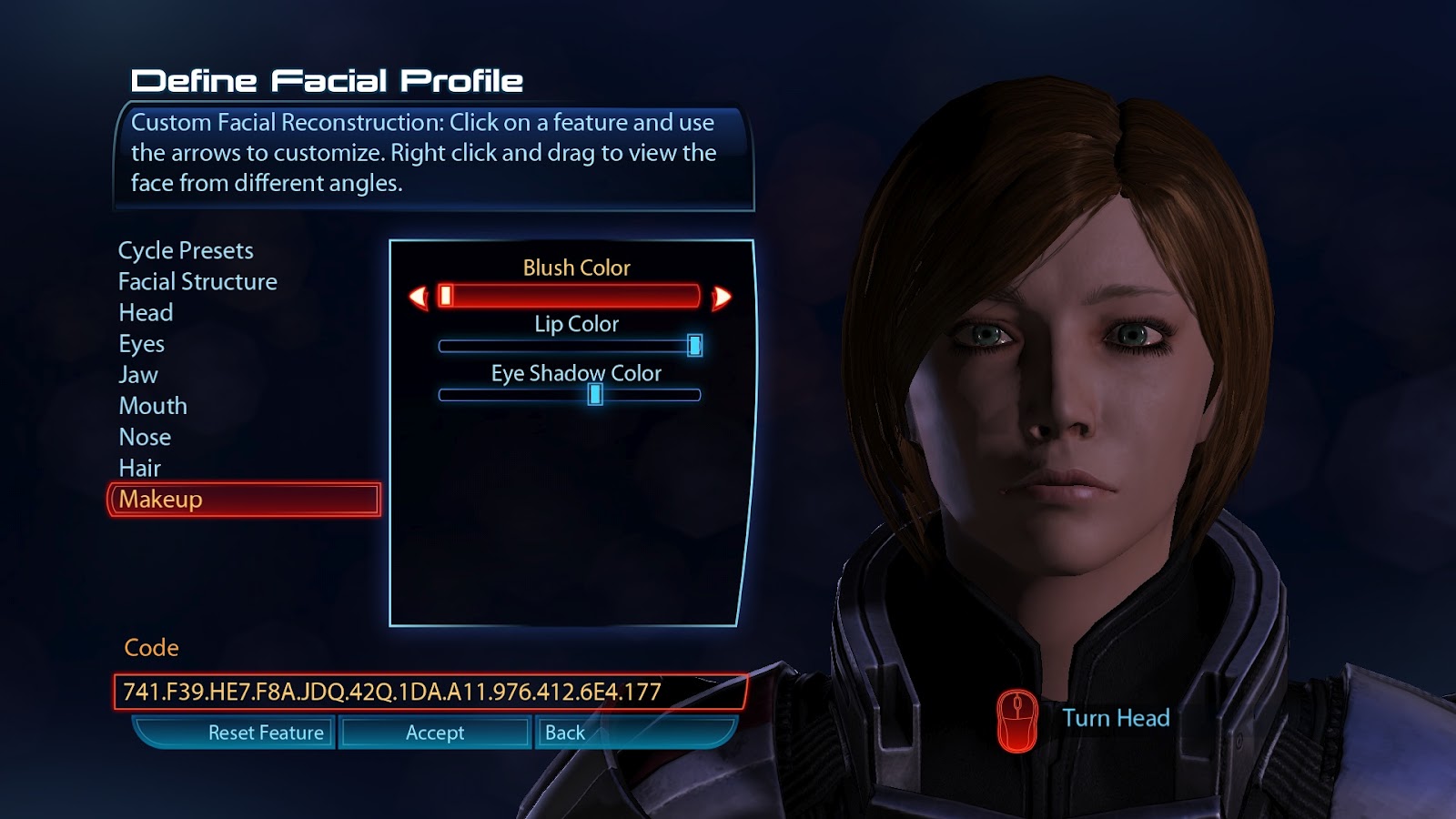
Task: Choose the Head category
Action: (146, 313)
